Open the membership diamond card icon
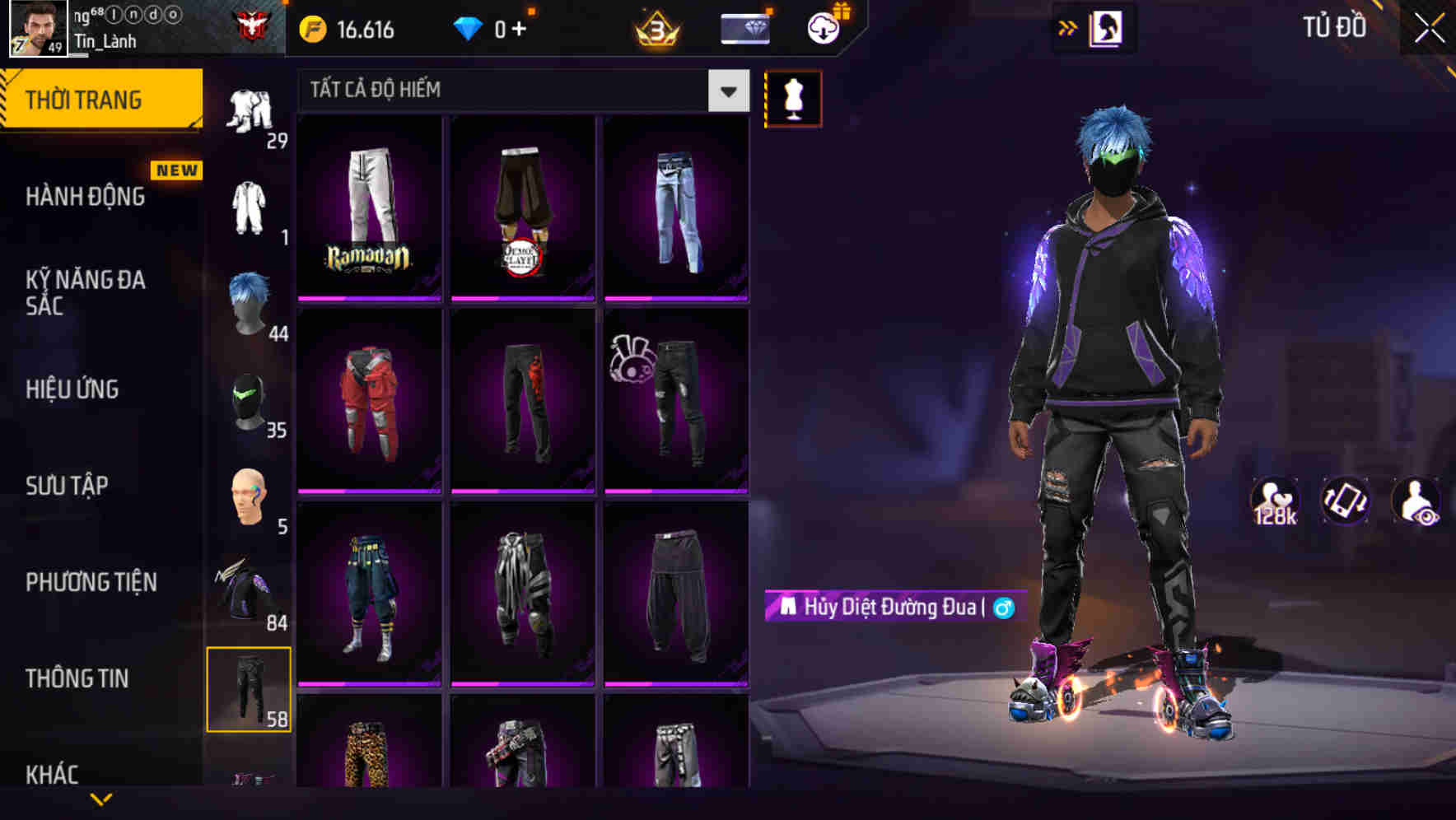 pos(744,27)
